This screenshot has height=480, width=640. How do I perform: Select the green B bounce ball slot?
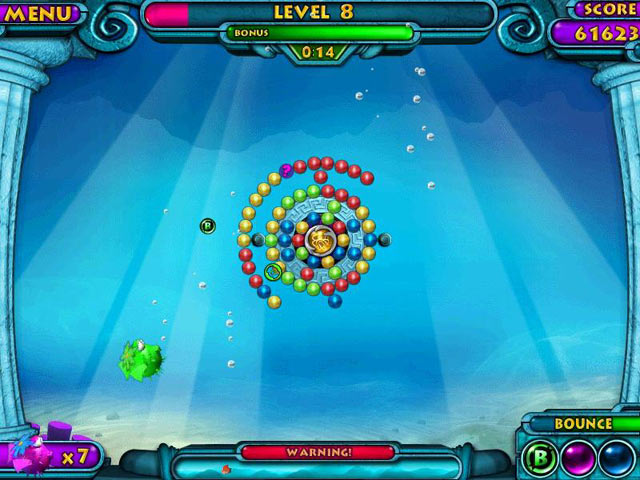(x=538, y=457)
